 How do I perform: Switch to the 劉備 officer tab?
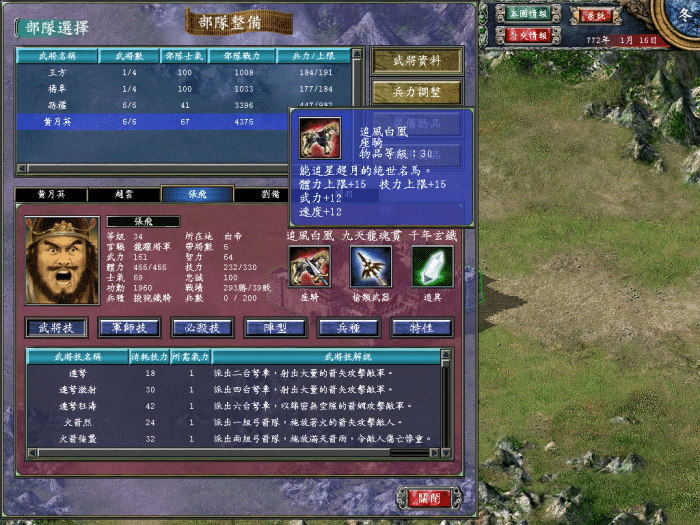(269, 195)
